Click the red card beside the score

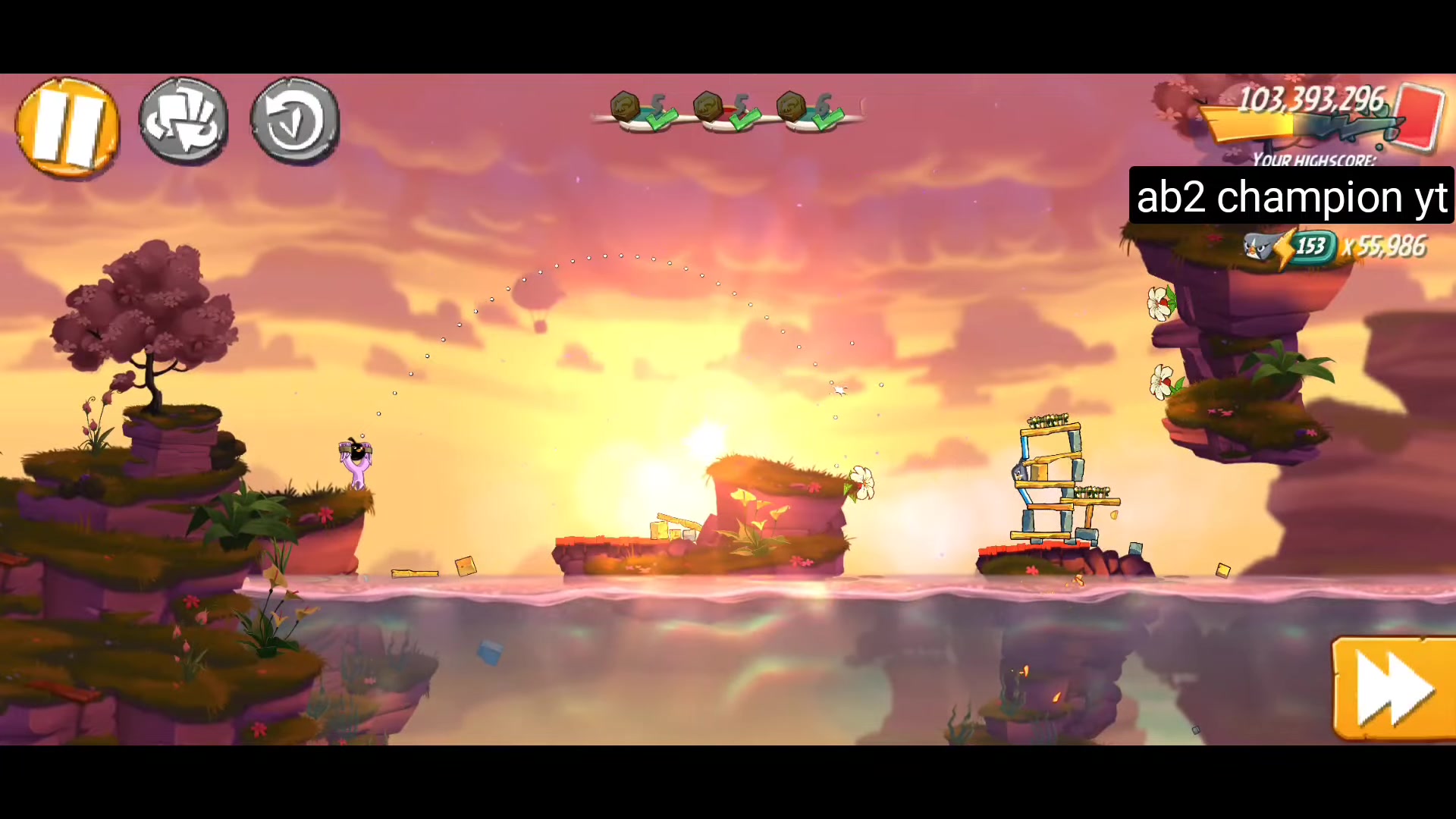[1417, 116]
